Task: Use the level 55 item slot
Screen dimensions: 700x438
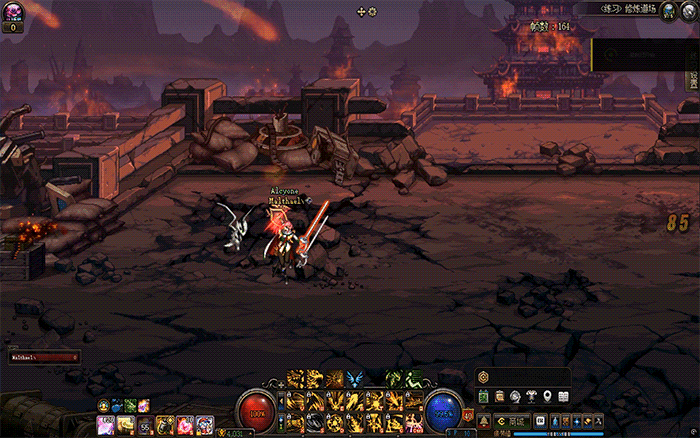Action: (x=142, y=426)
